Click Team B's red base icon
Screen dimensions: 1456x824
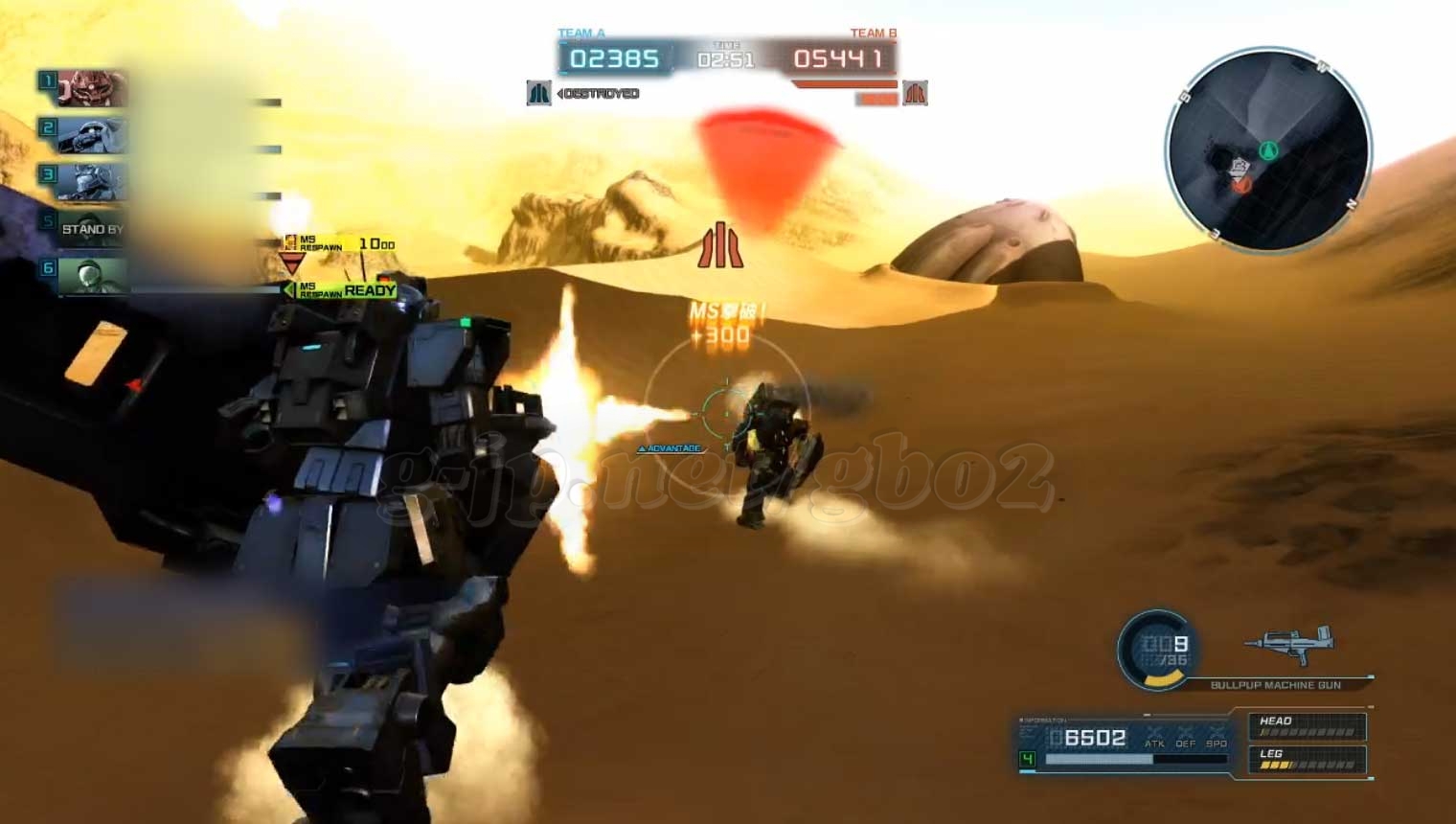[x=915, y=93]
